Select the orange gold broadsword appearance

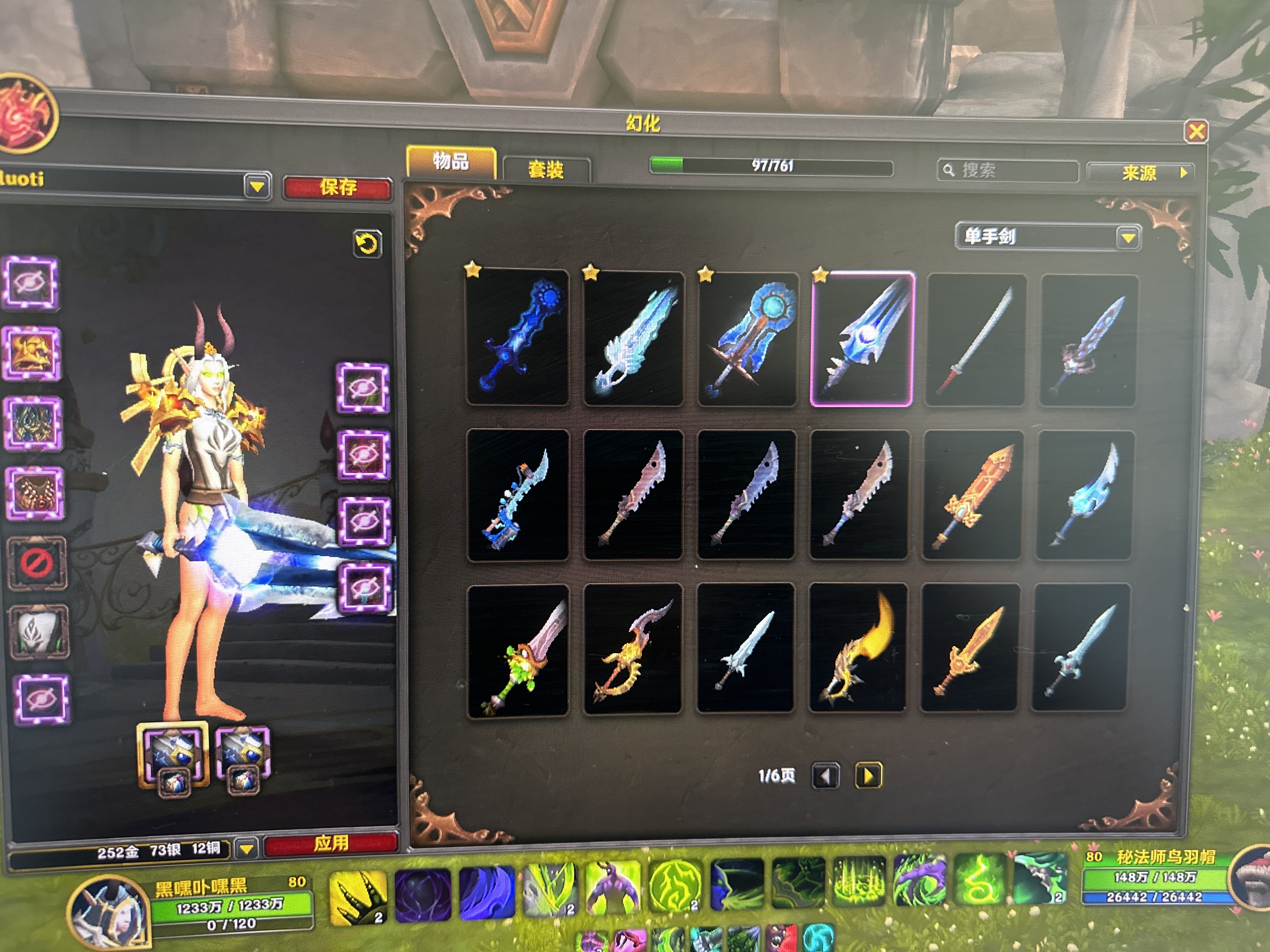pyautogui.click(x=972, y=495)
